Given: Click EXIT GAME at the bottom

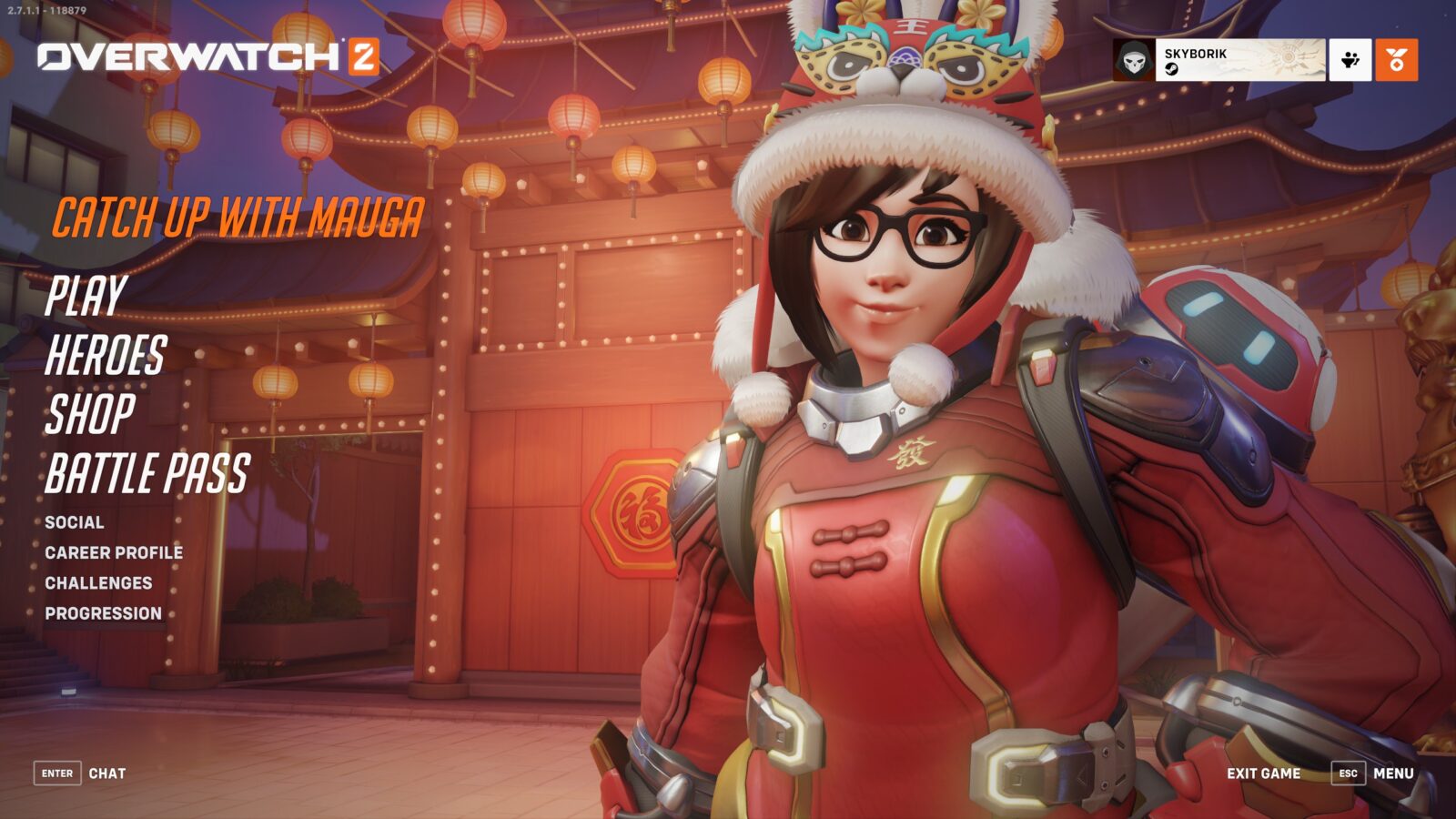Looking at the screenshot, I should 1264,773.
